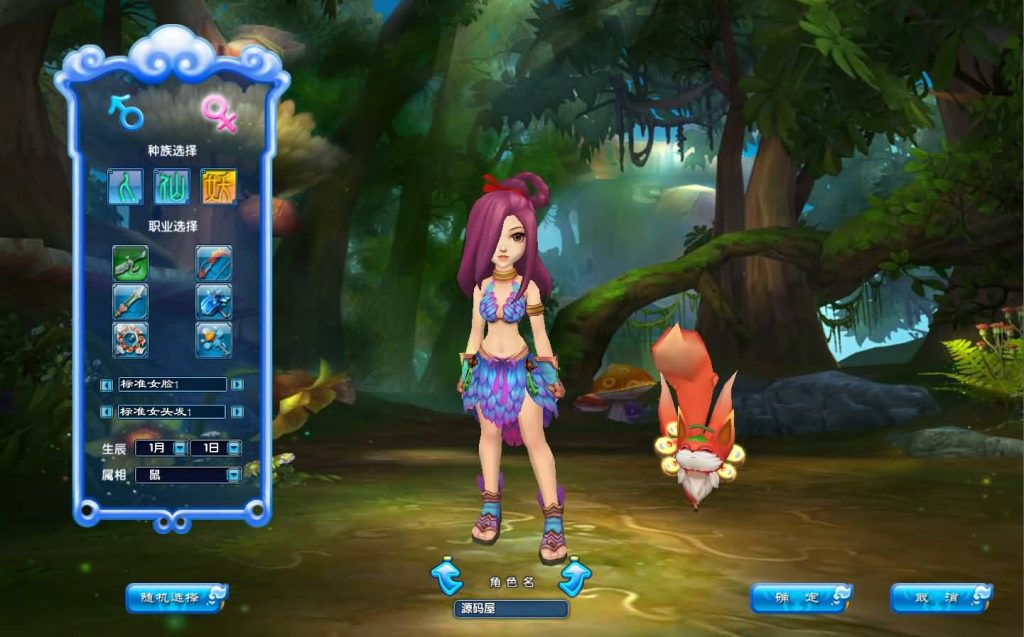Viewport: 1024px width, 637px height.
Task: Select the beaded ring class icon
Action: pos(130,339)
